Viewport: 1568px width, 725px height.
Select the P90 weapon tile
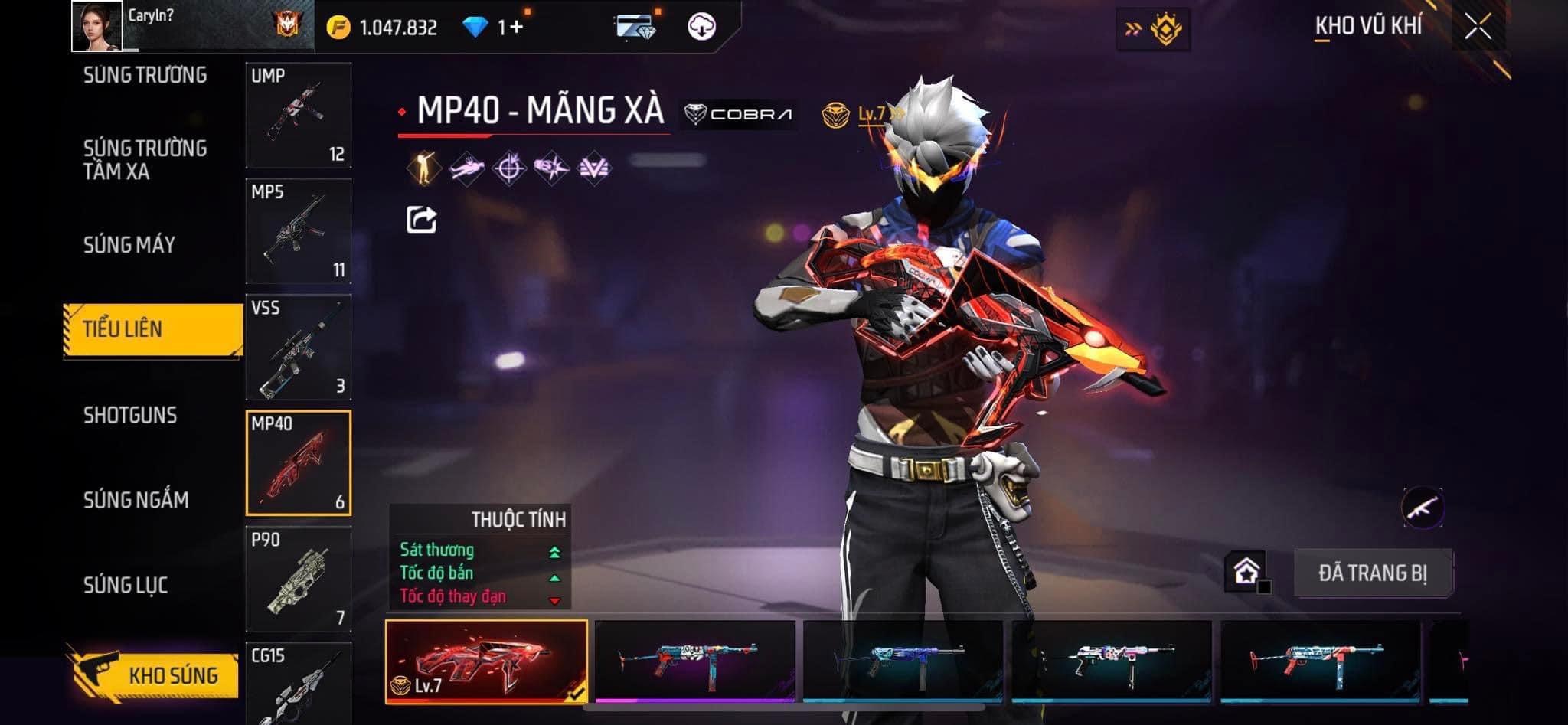[x=299, y=579]
